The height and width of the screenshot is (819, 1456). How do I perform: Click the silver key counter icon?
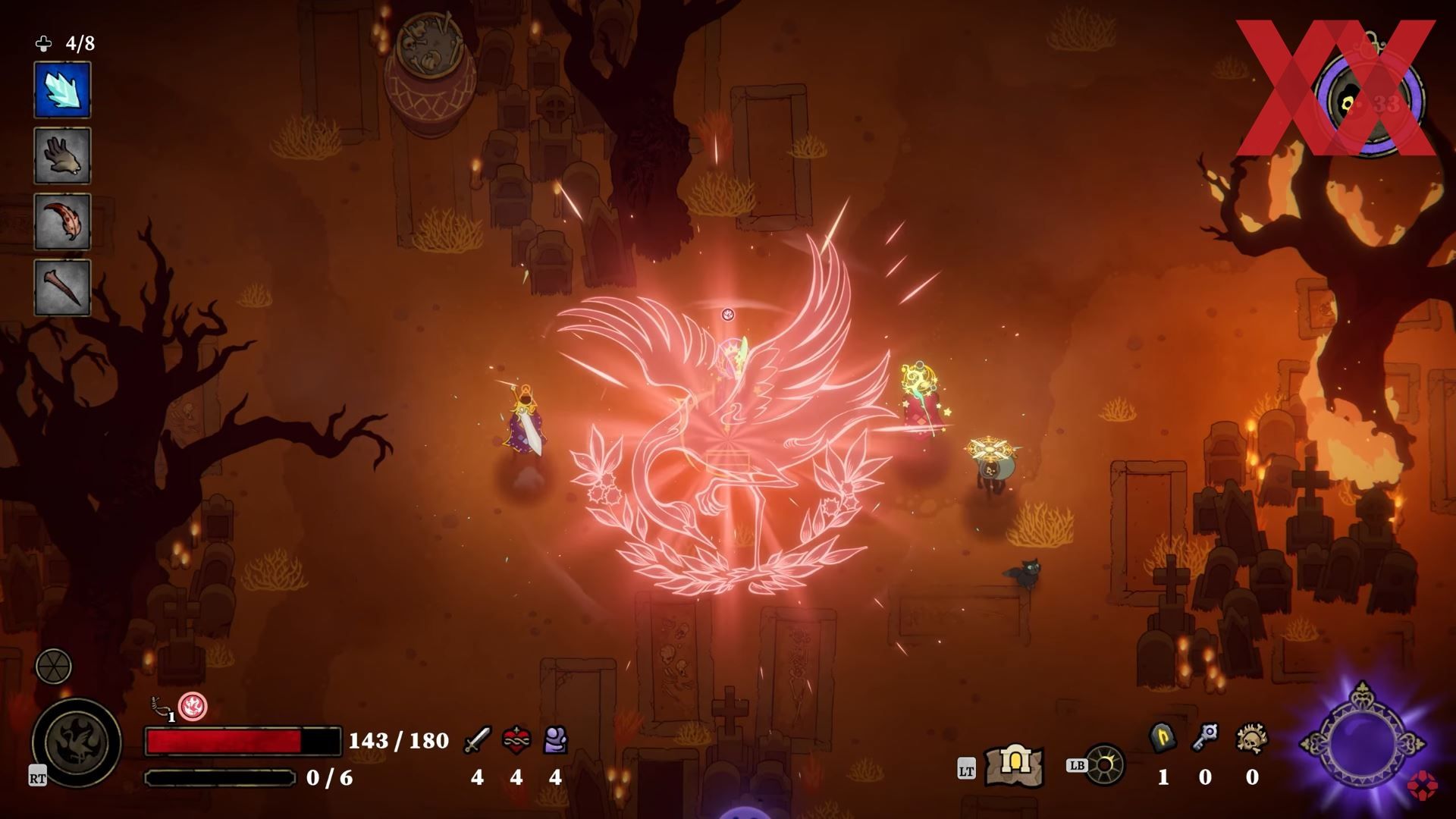1205,737
